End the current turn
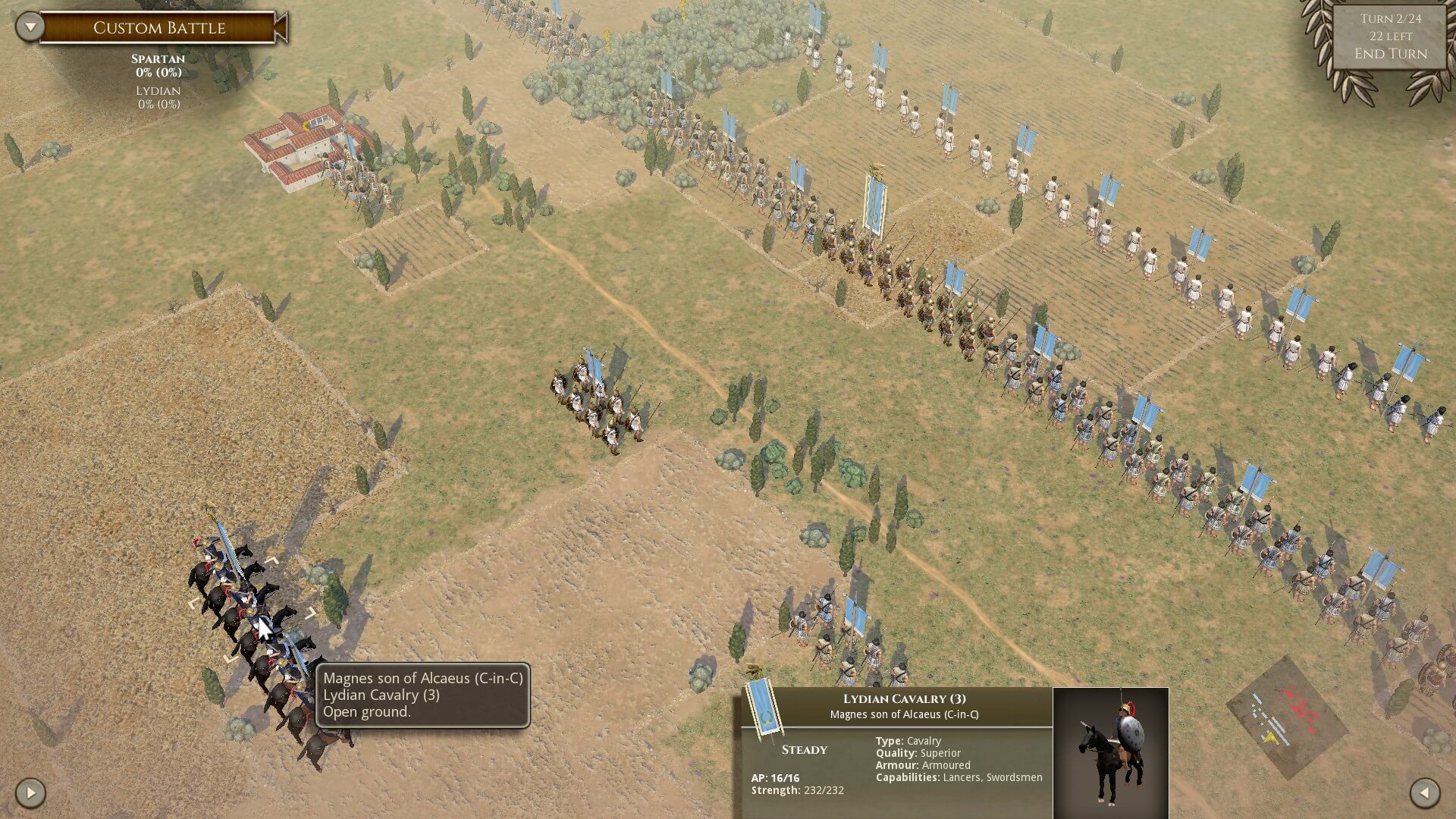1456x819 pixels. point(1390,54)
